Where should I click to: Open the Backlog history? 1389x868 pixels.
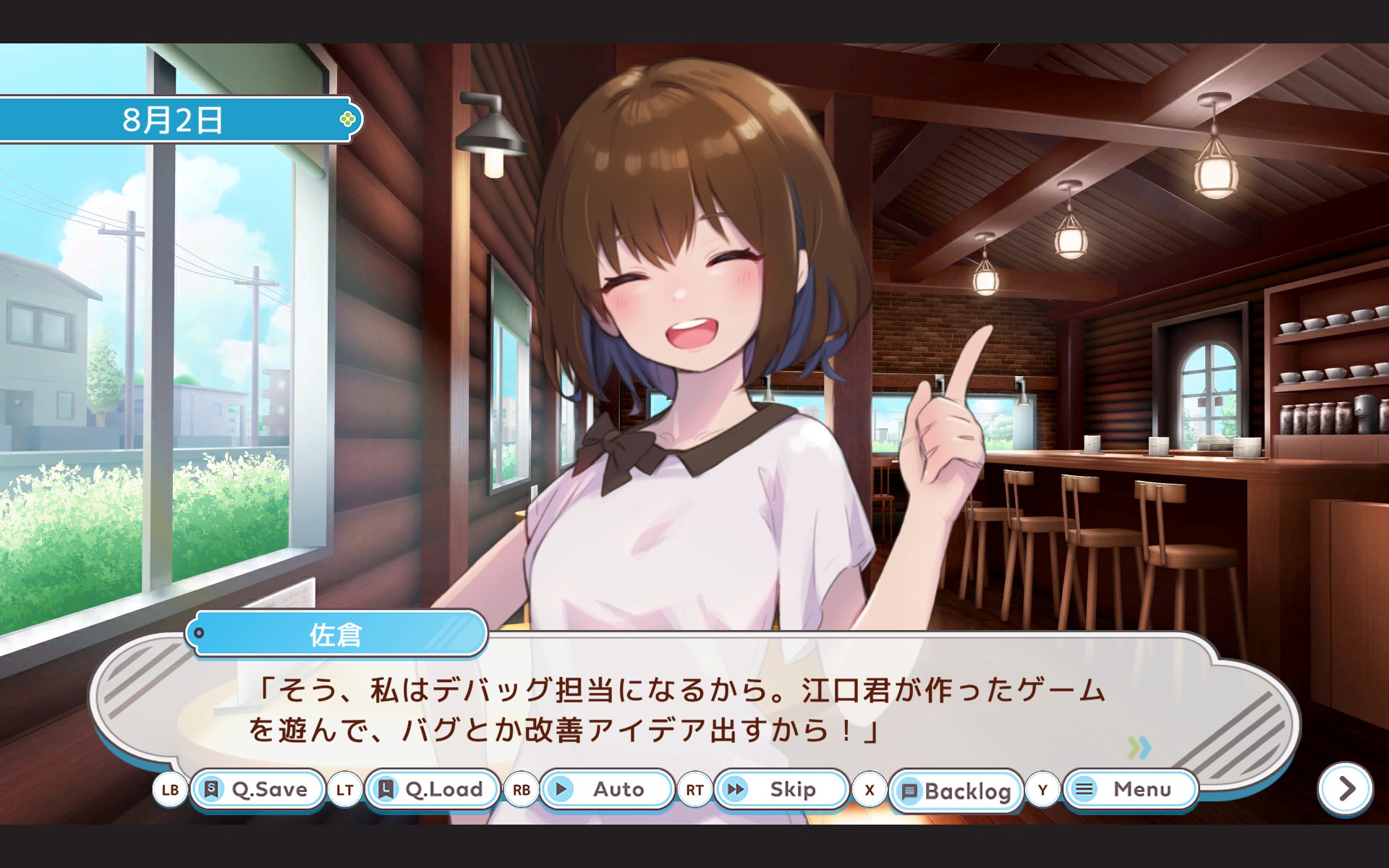click(956, 791)
